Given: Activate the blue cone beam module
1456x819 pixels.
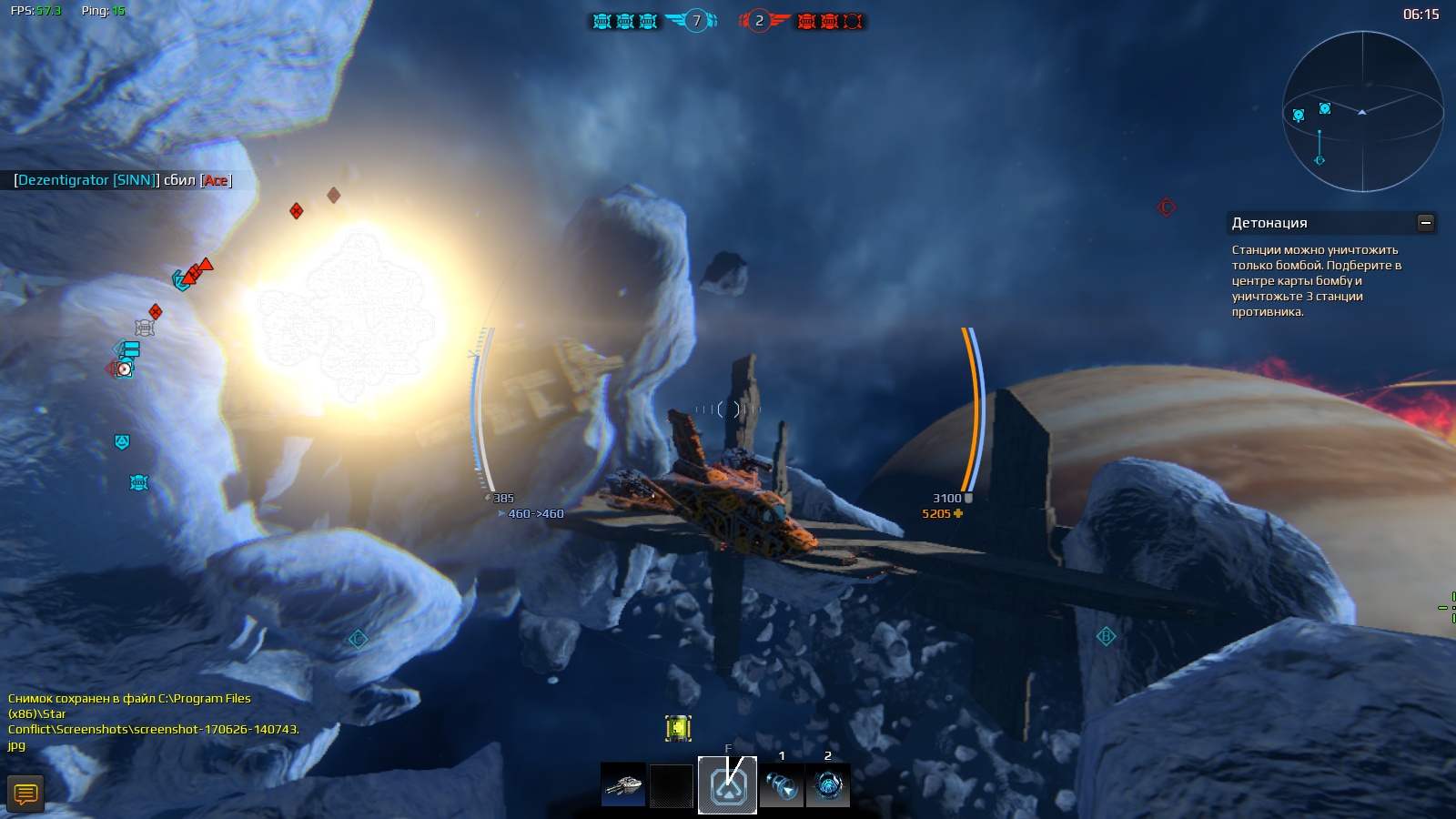Looking at the screenshot, I should click(782, 784).
